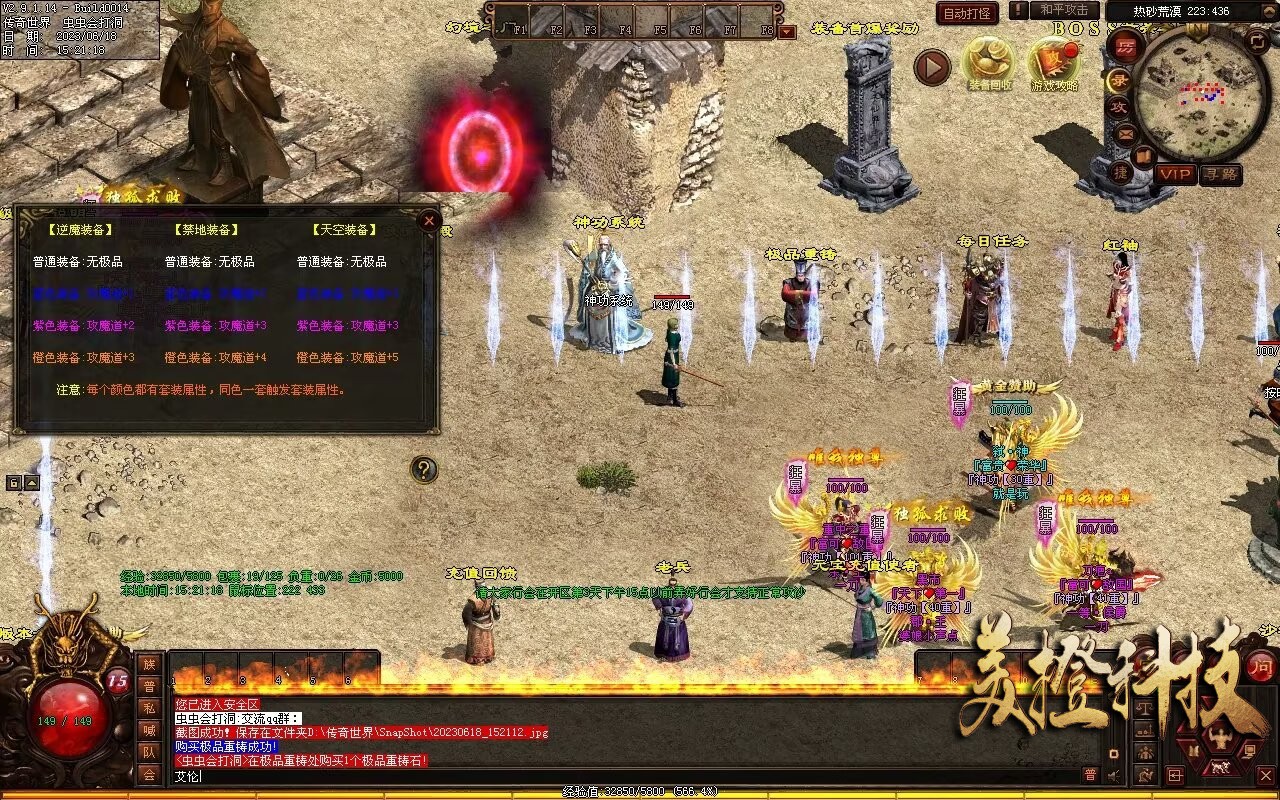Close the equipment info panel

(x=429, y=220)
